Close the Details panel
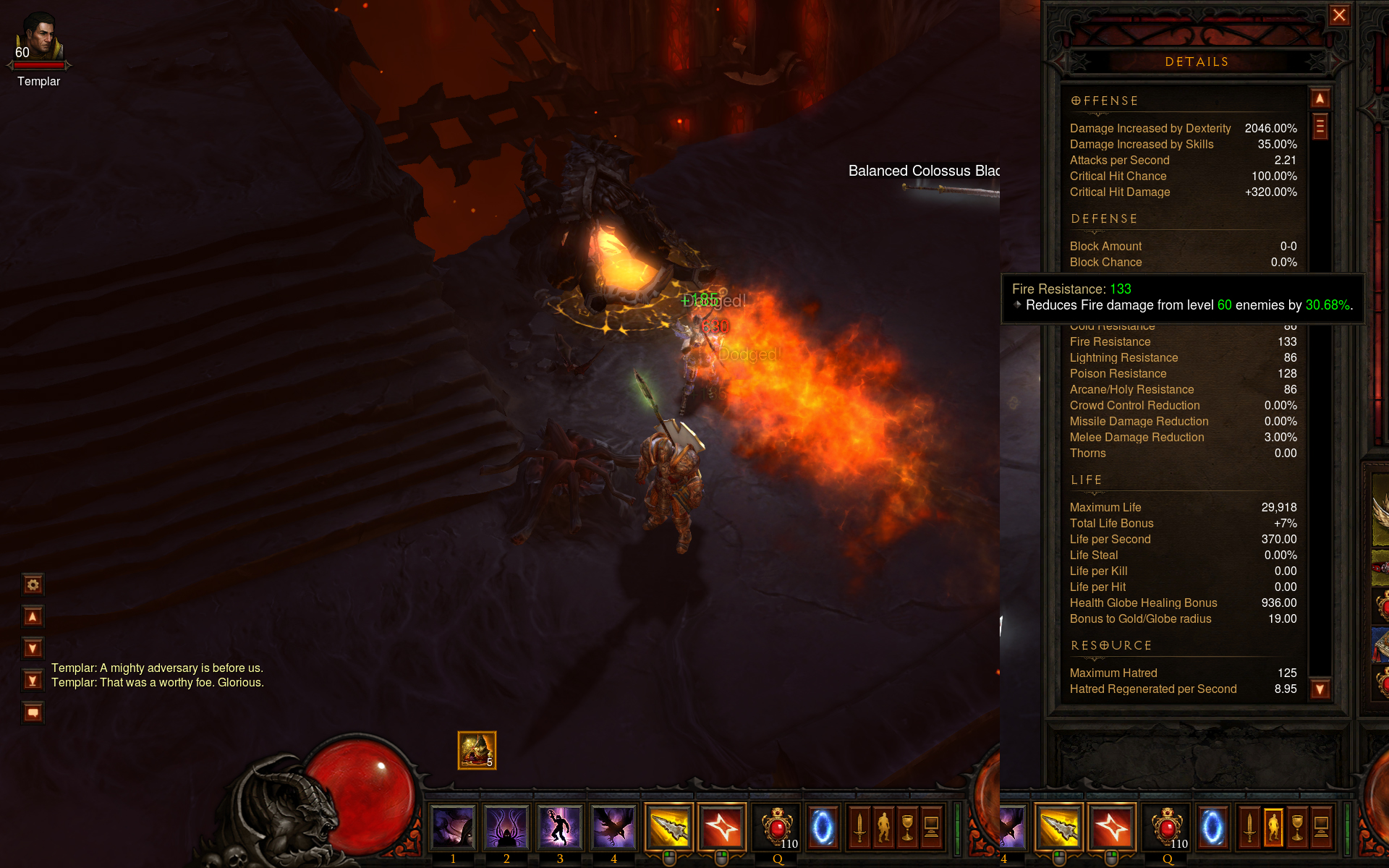The height and width of the screenshot is (868, 1389). tap(1339, 15)
